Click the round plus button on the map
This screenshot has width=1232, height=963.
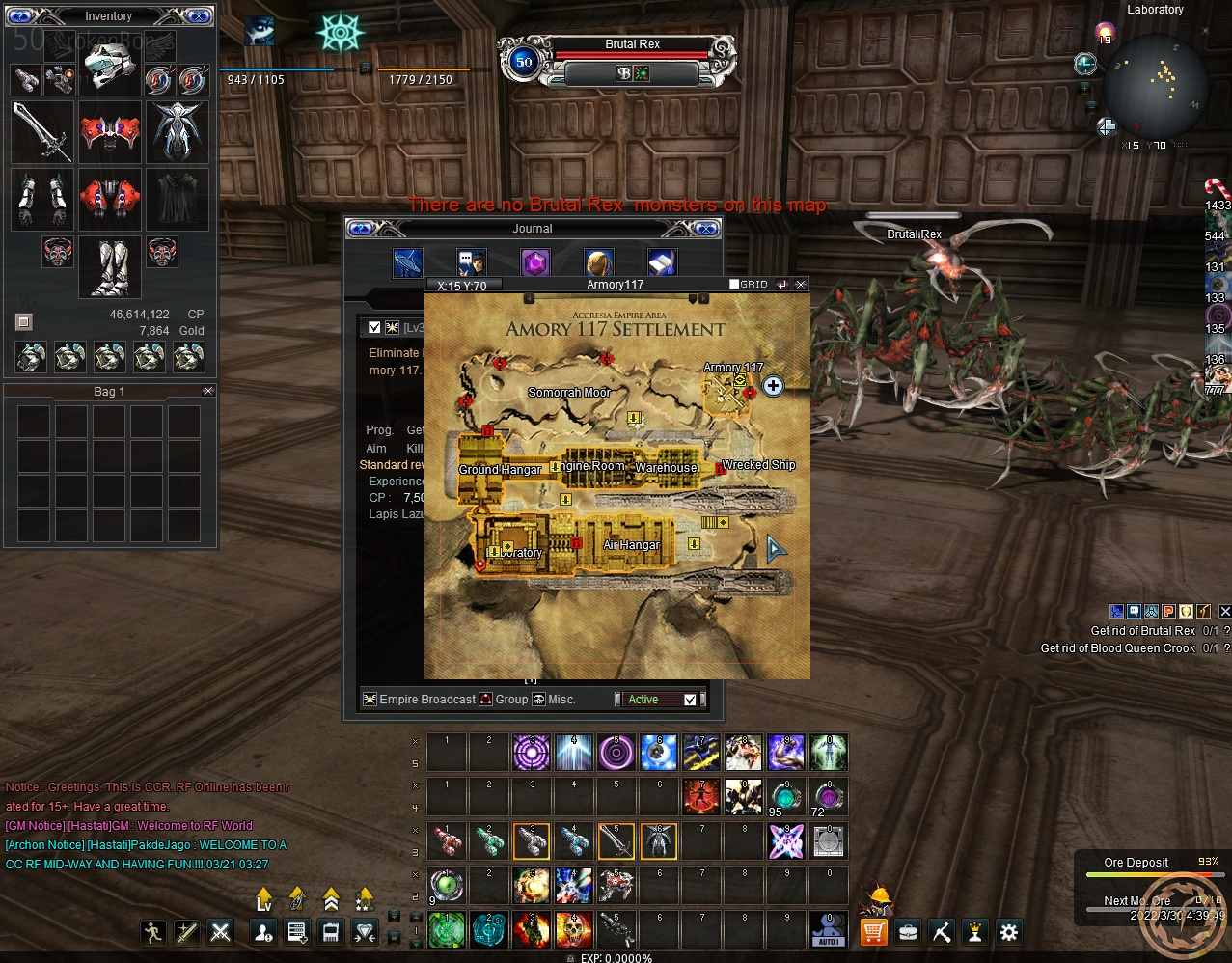(x=773, y=386)
